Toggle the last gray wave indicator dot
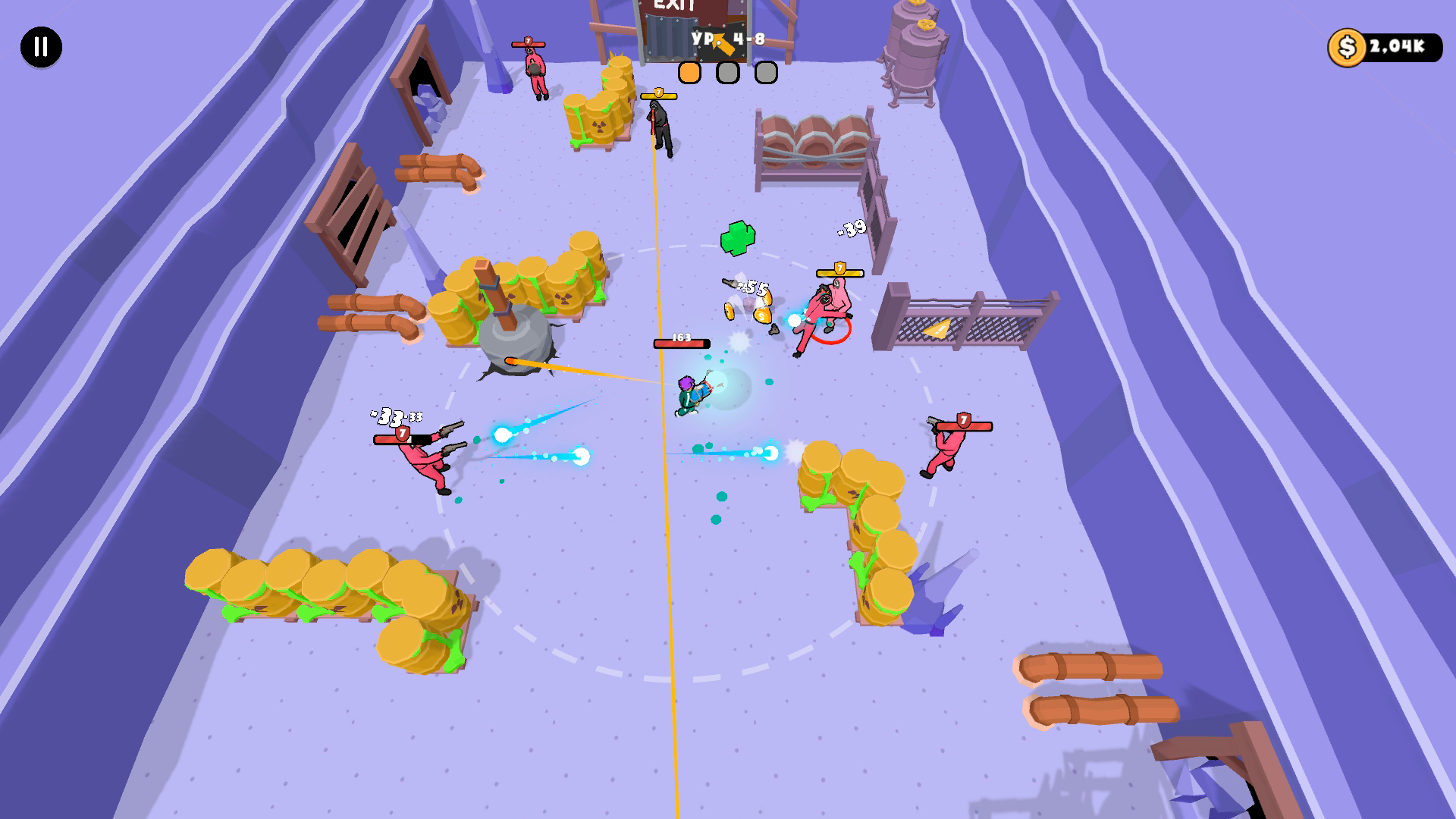 pyautogui.click(x=766, y=72)
